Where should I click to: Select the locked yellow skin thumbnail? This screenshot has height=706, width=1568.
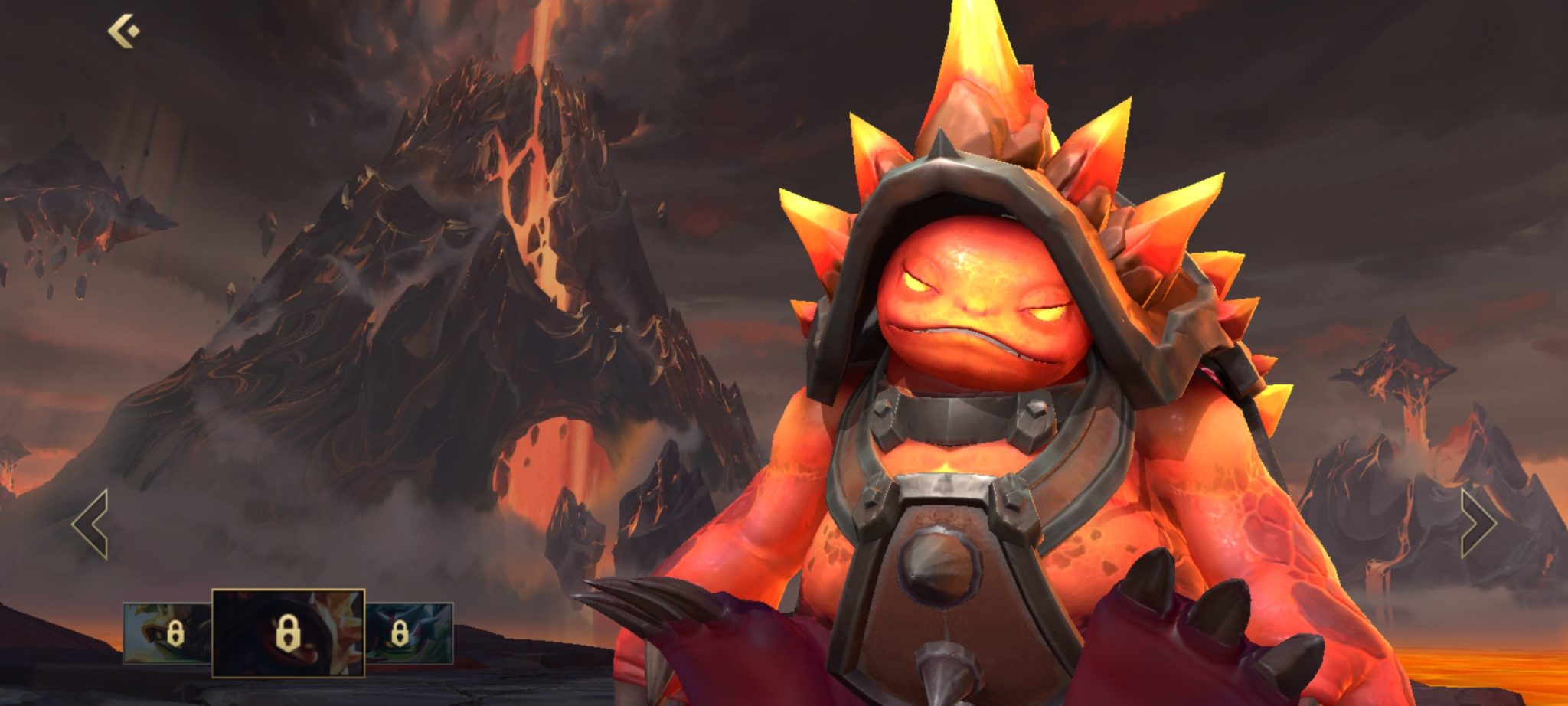pos(168,633)
